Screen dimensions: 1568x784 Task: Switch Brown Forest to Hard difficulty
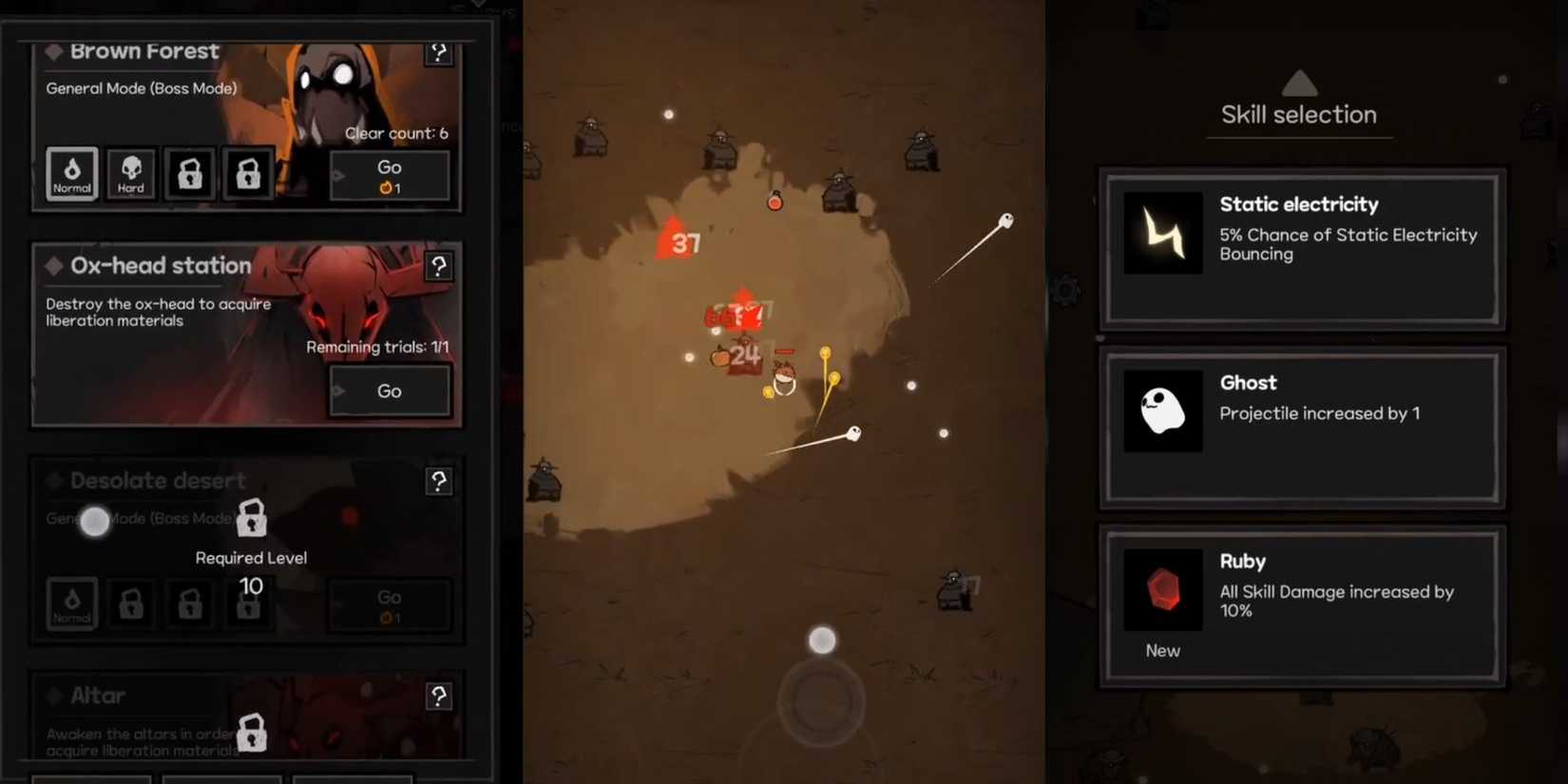coord(130,174)
